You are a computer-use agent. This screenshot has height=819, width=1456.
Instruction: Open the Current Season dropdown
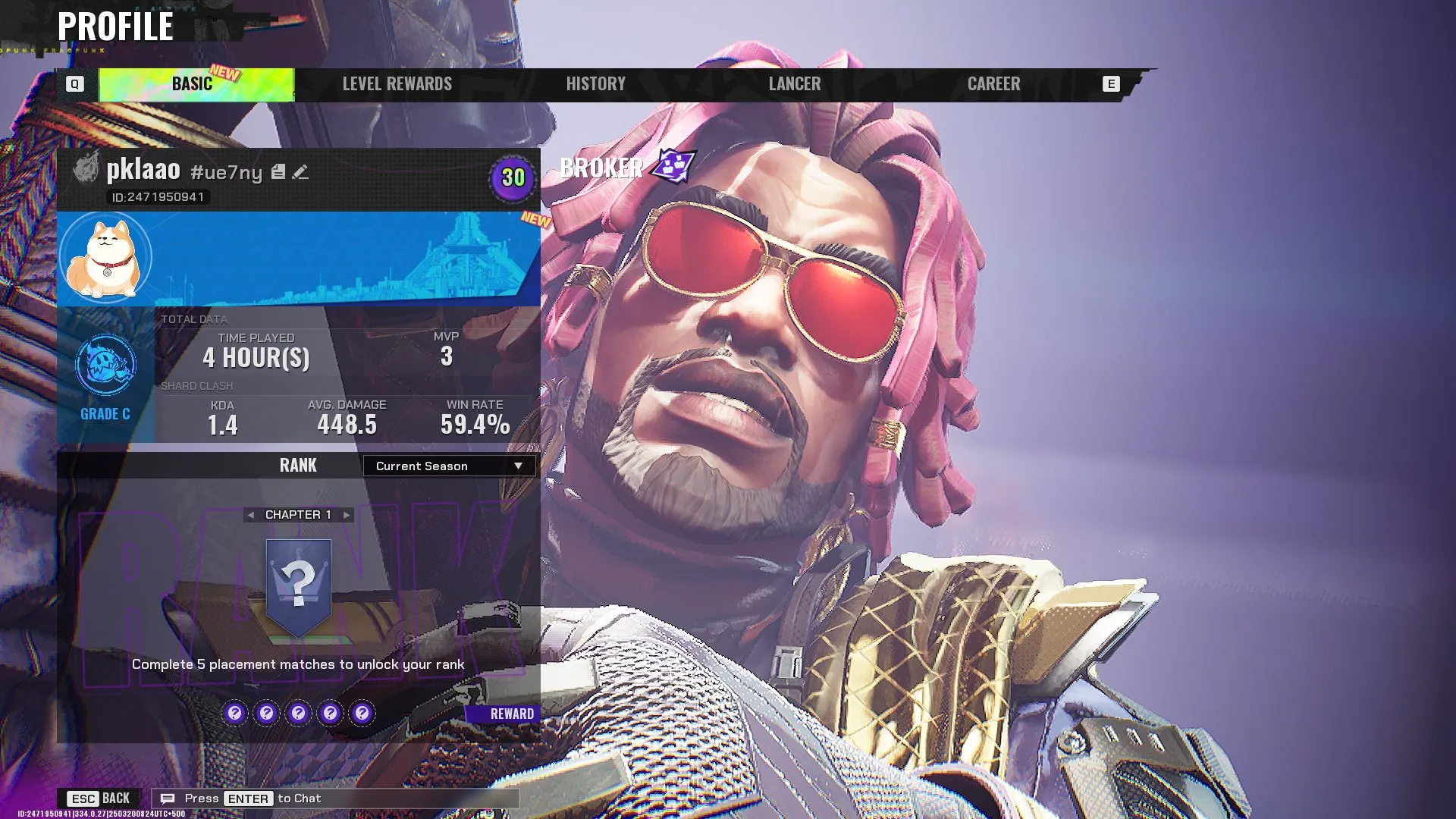tap(448, 466)
